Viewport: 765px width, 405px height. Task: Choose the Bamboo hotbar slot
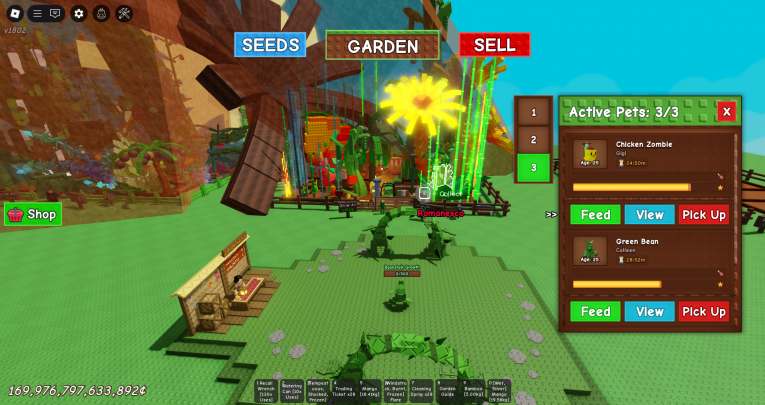click(474, 391)
